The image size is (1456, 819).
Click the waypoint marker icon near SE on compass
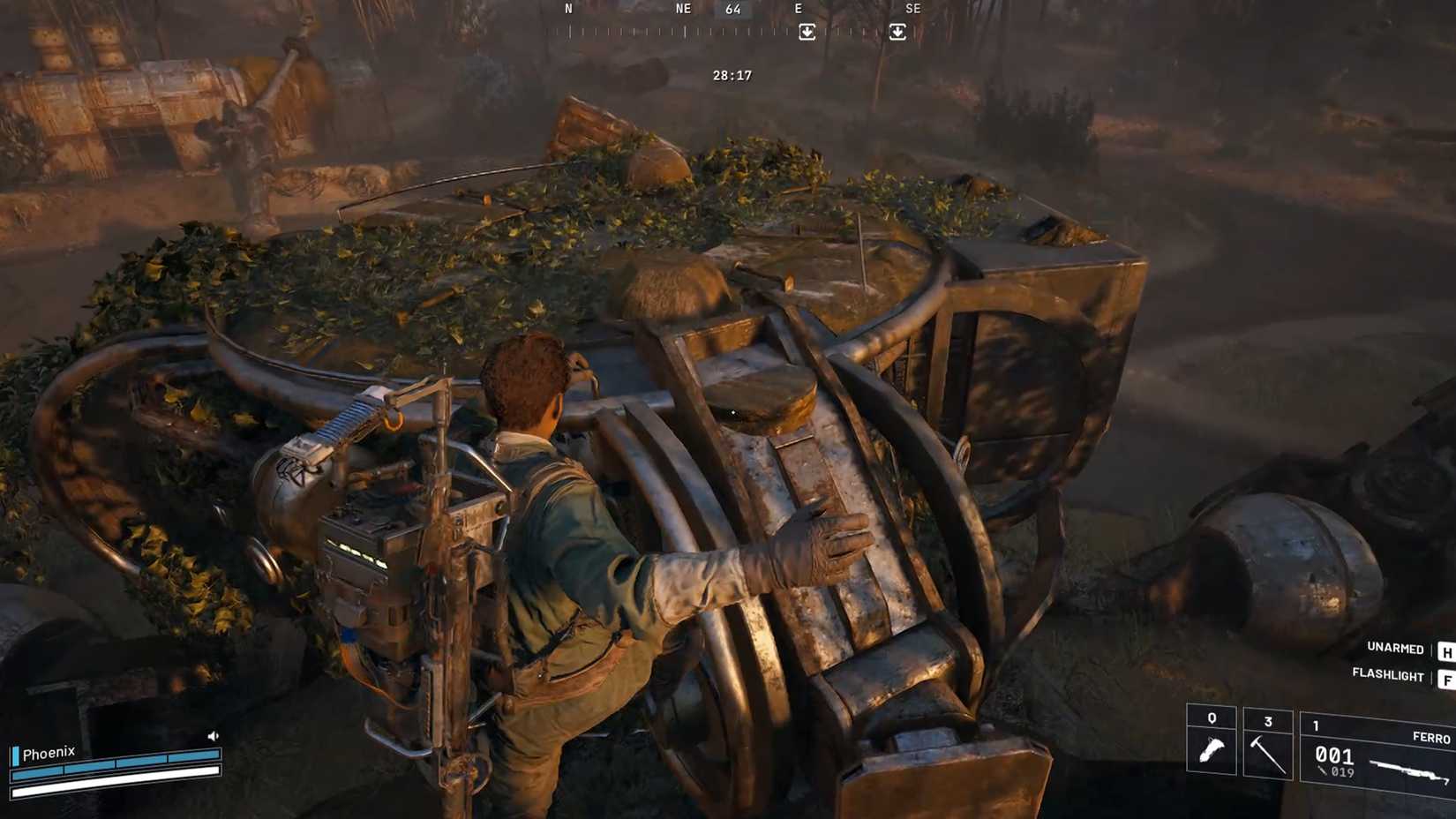[897, 31]
